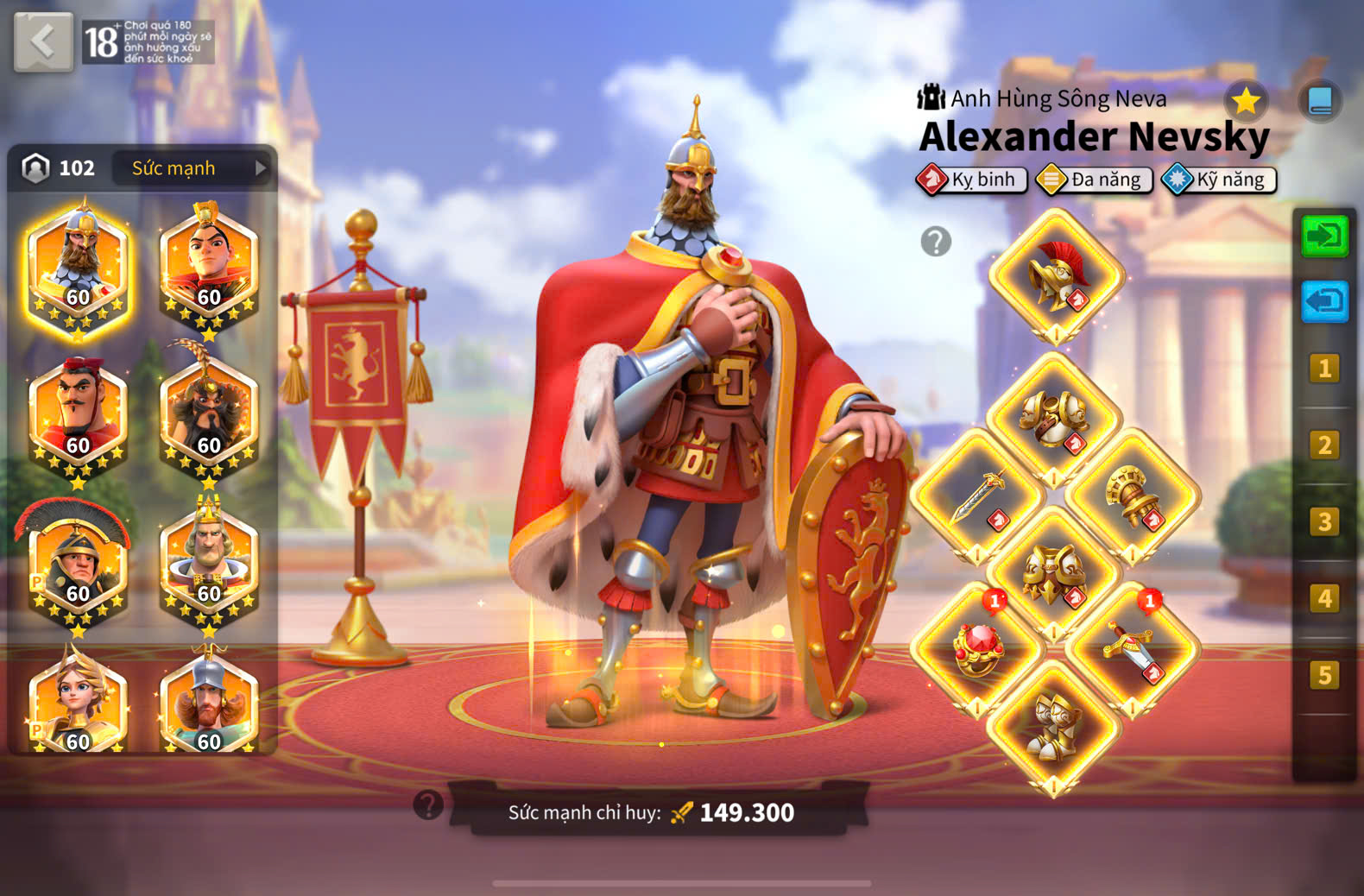Open the commander power help icon
Image resolution: width=1364 pixels, height=896 pixels.
tap(428, 805)
